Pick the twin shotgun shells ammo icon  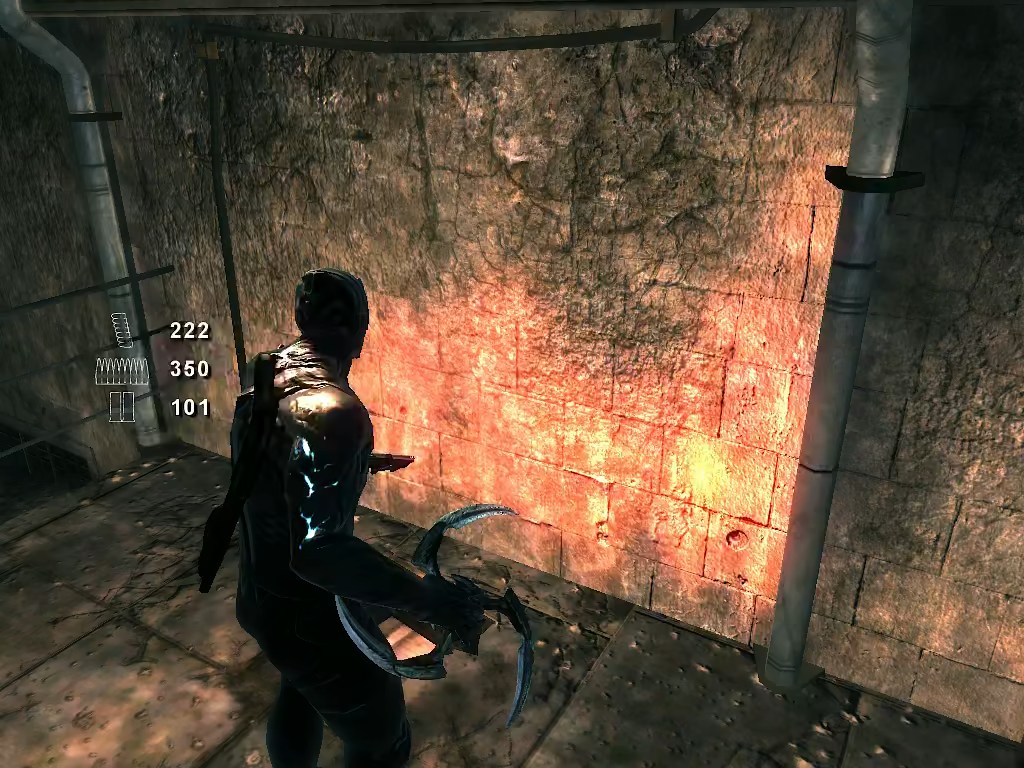(122, 407)
